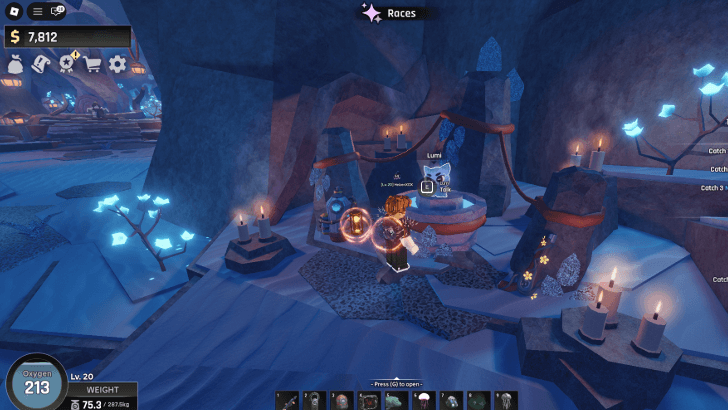Open the money bag inventory

[x=15, y=64]
